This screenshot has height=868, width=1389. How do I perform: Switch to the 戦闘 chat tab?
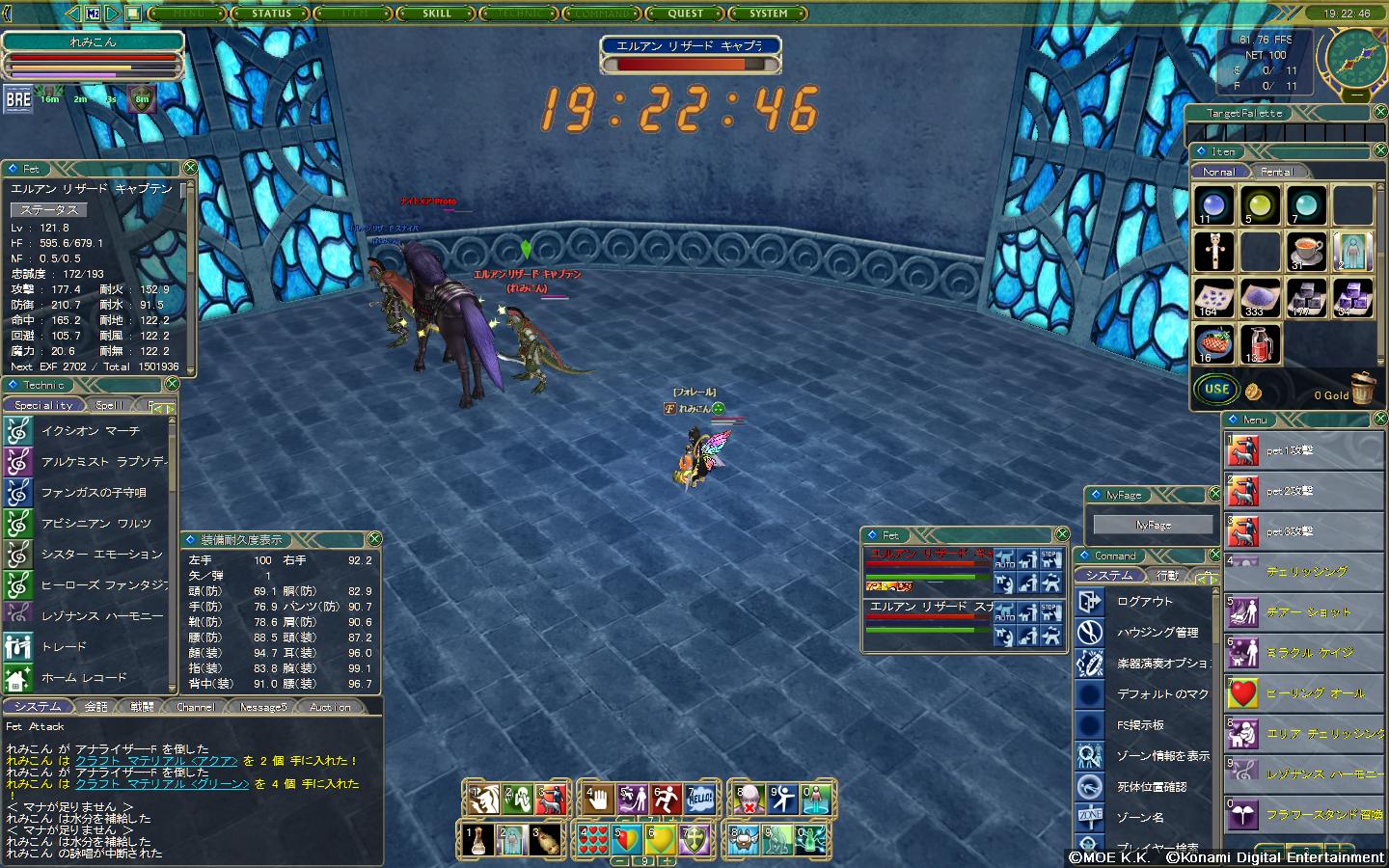click(x=142, y=707)
